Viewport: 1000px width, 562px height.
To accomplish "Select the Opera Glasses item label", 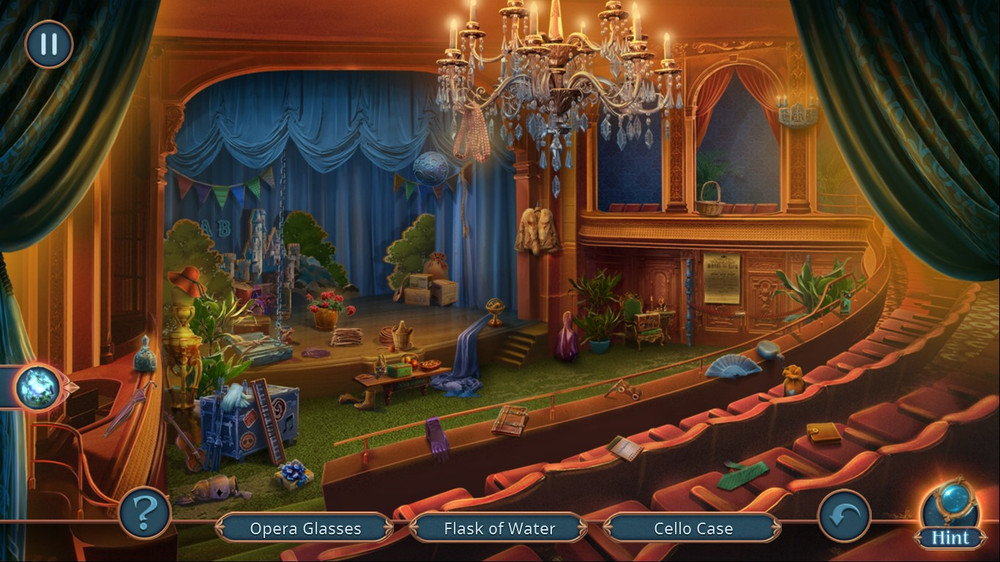I will pos(305,528).
